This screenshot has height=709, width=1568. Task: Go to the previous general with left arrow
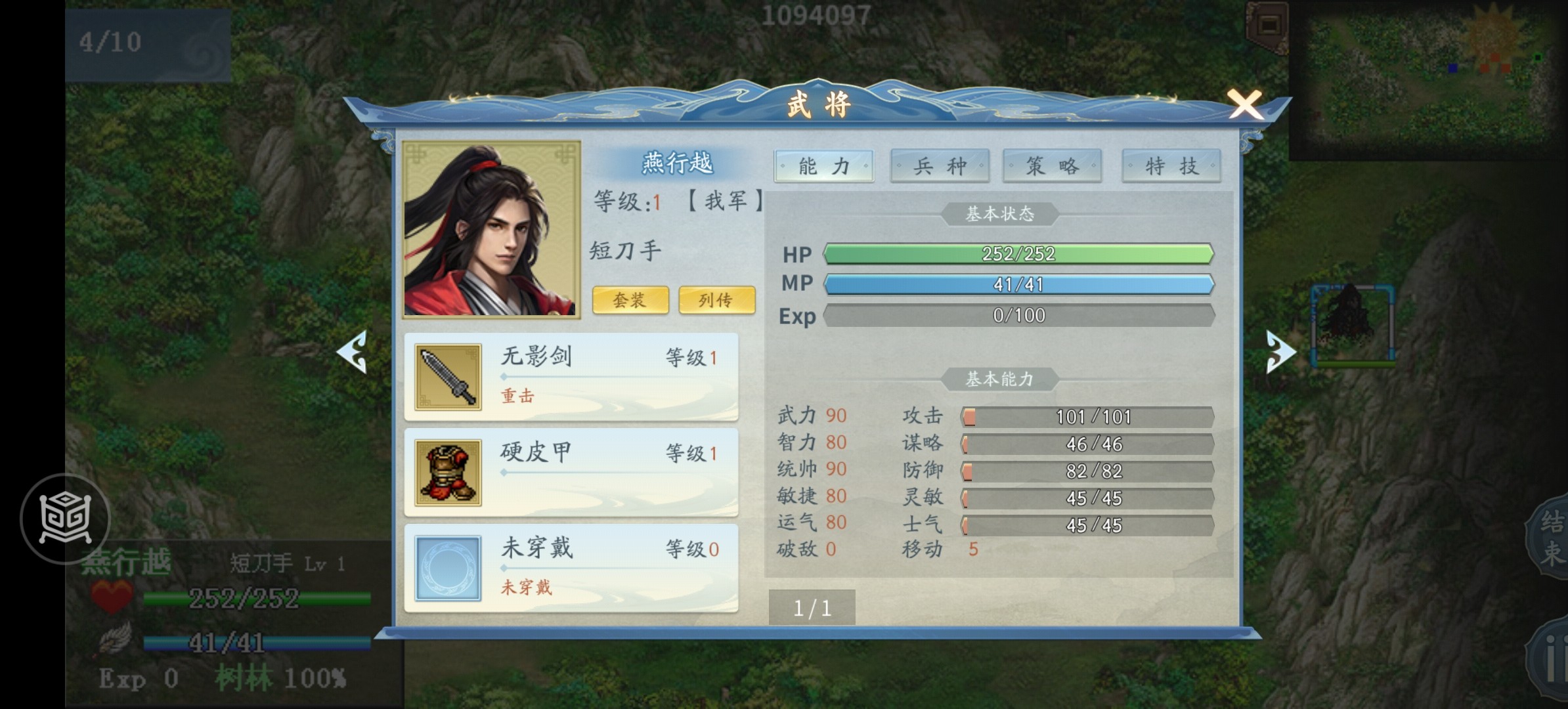pos(353,353)
